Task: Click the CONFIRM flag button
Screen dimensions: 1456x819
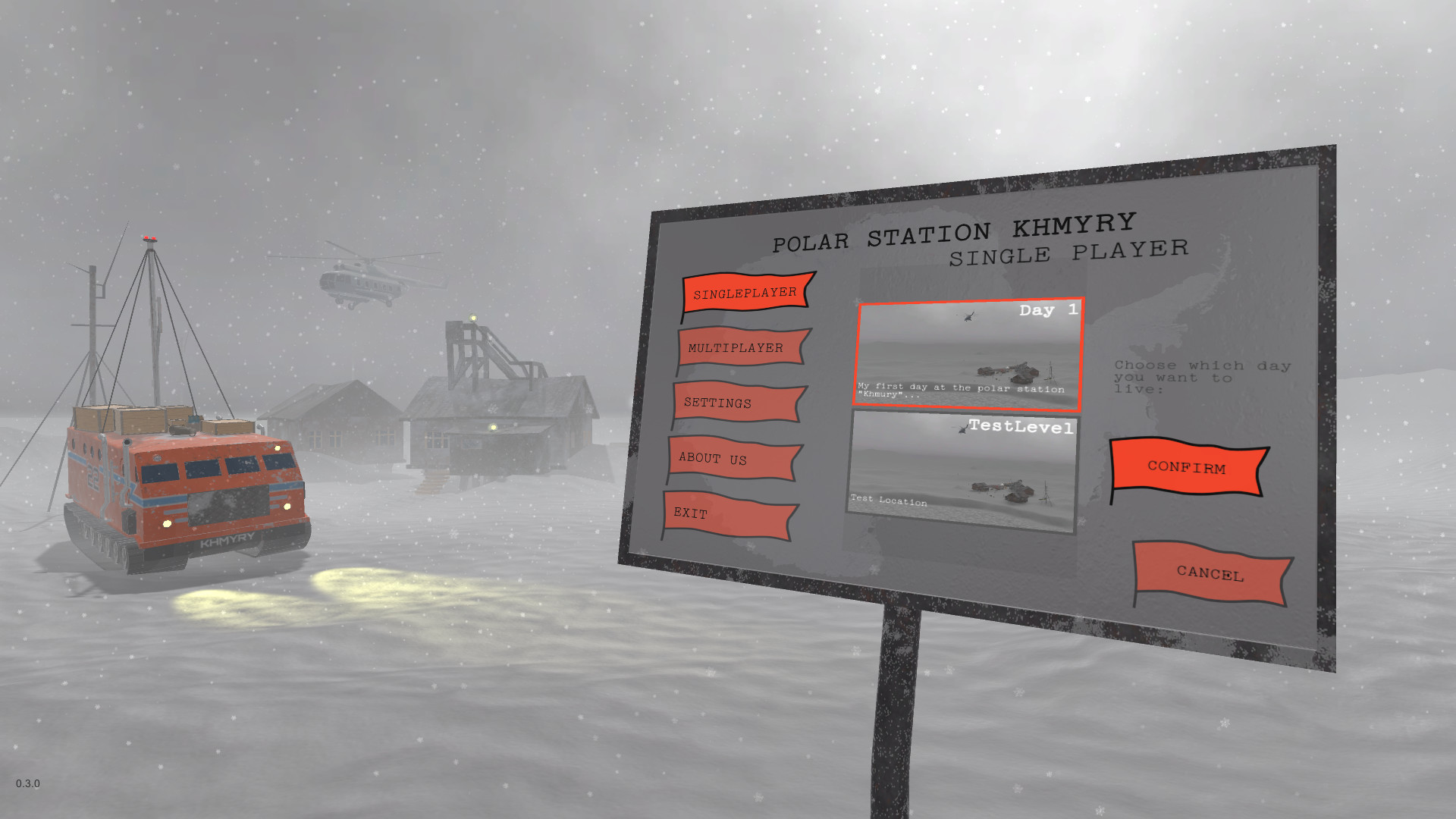Action: [x=1185, y=469]
